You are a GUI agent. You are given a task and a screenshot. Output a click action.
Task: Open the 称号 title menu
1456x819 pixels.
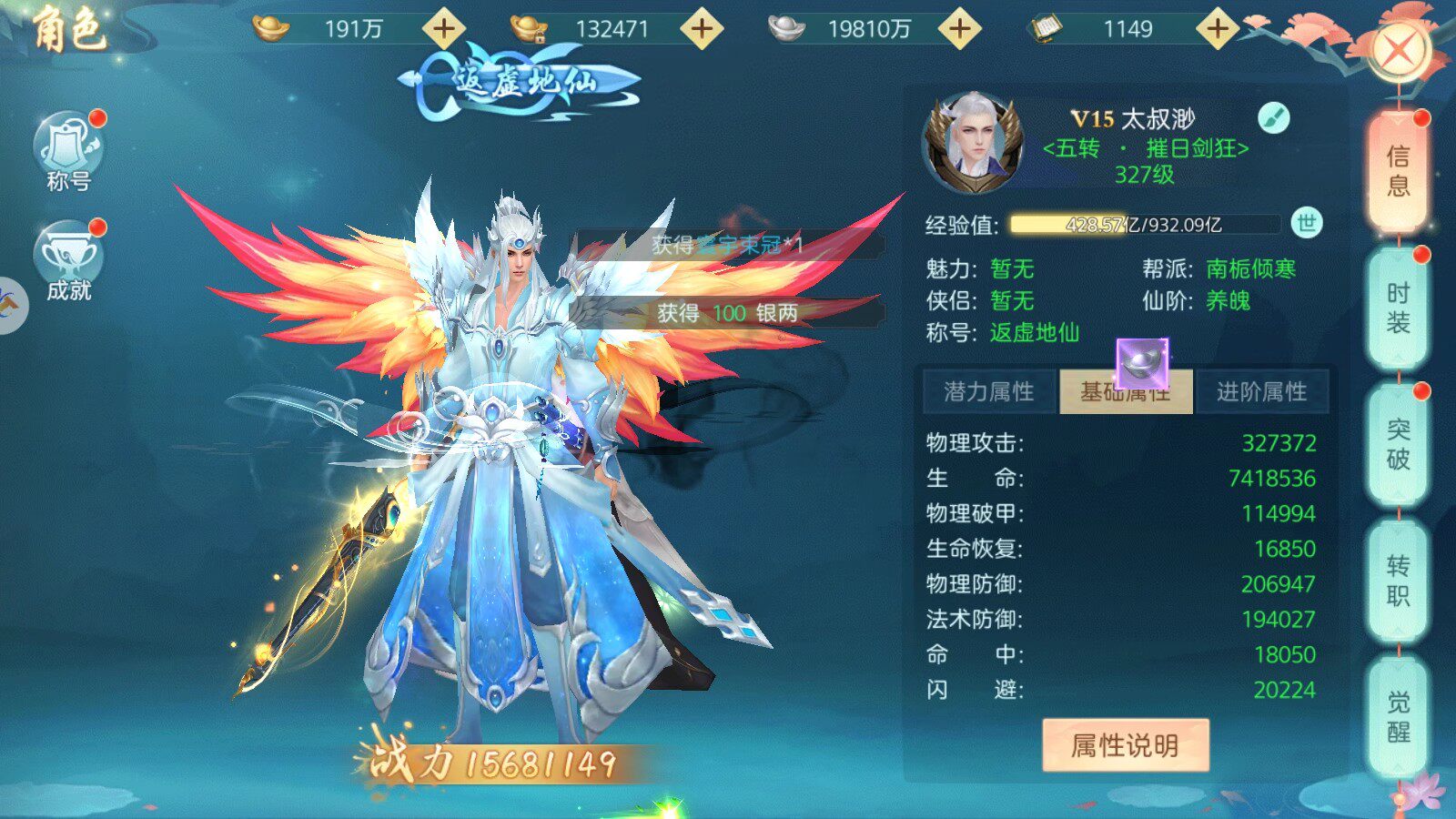(x=68, y=152)
